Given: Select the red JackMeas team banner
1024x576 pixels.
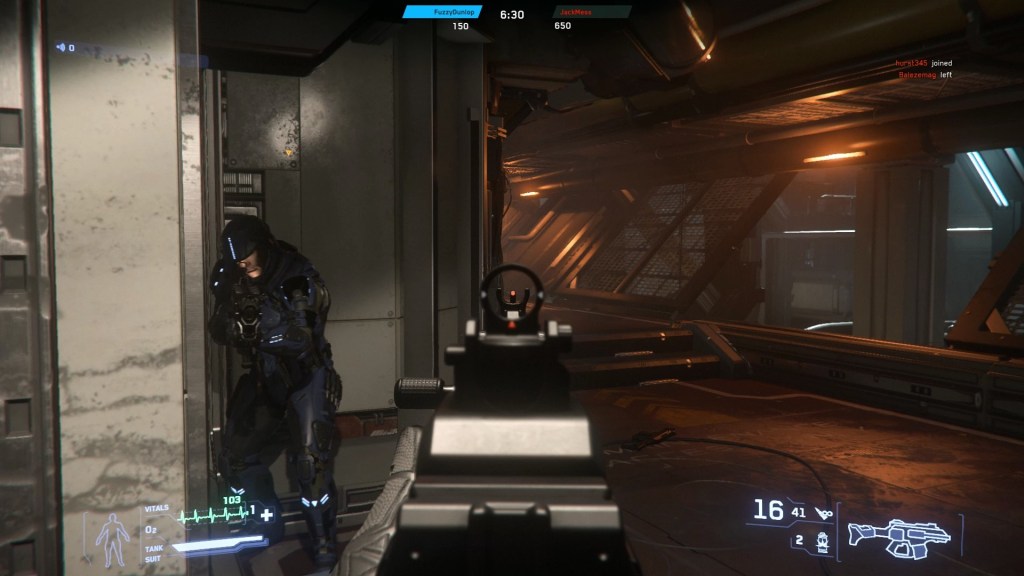Looking at the screenshot, I should click(x=592, y=12).
